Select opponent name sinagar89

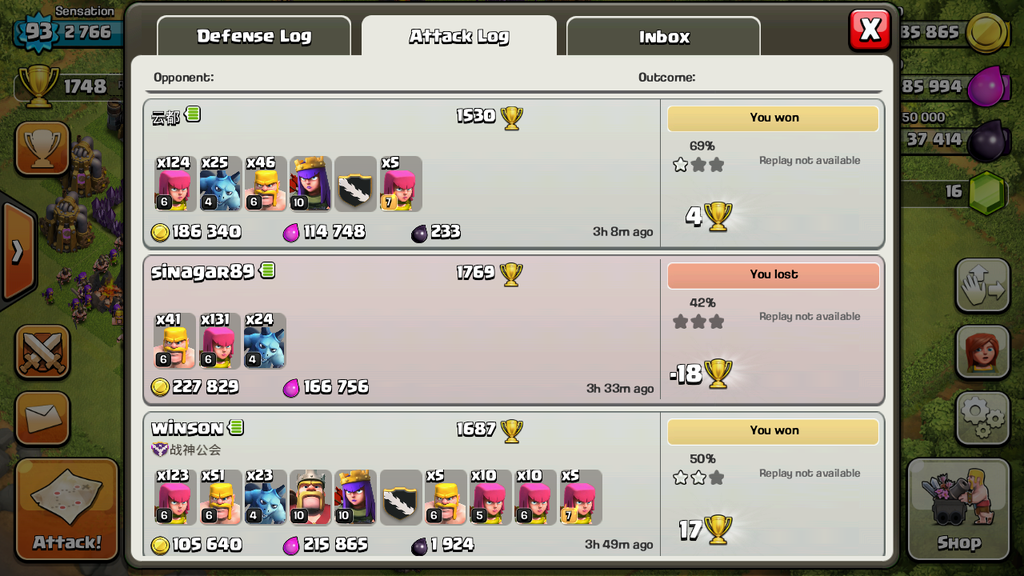pos(203,271)
